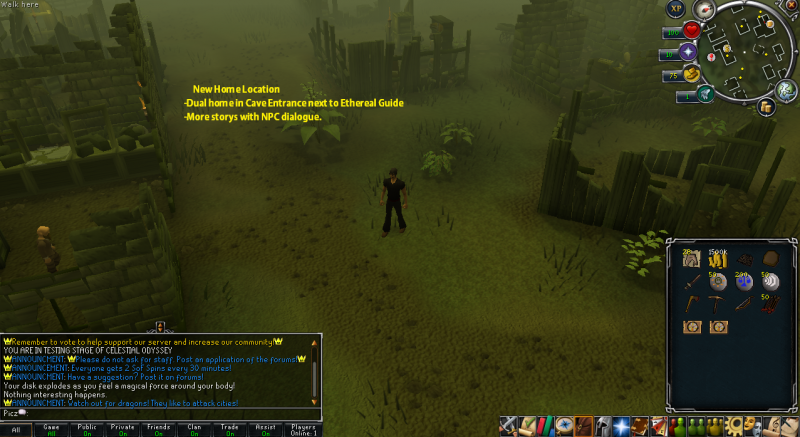Open the XP counter button
This screenshot has width=800, height=437.
pos(676,10)
